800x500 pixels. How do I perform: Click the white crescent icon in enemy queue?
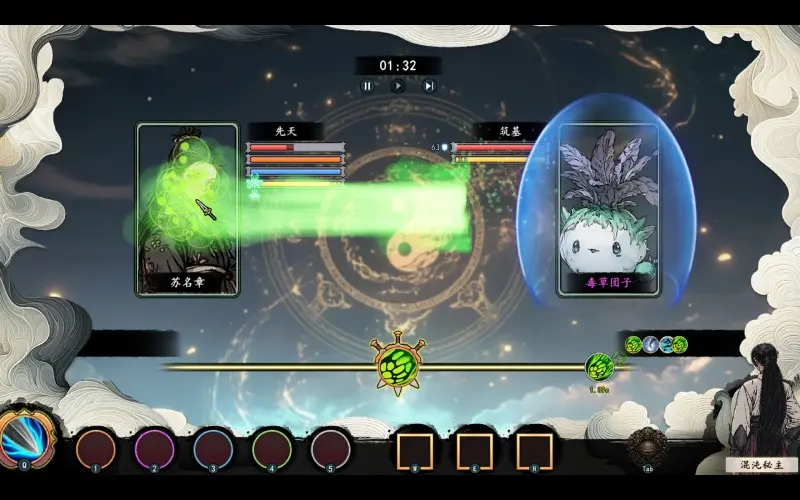point(649,345)
